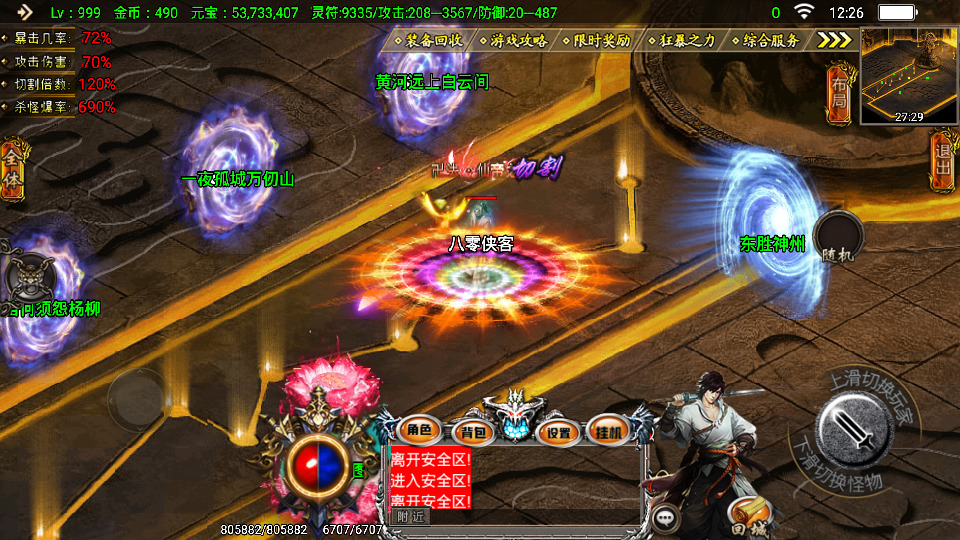Activate the 随机 random teleport button
Viewport: 960px width, 540px height.
(838, 239)
